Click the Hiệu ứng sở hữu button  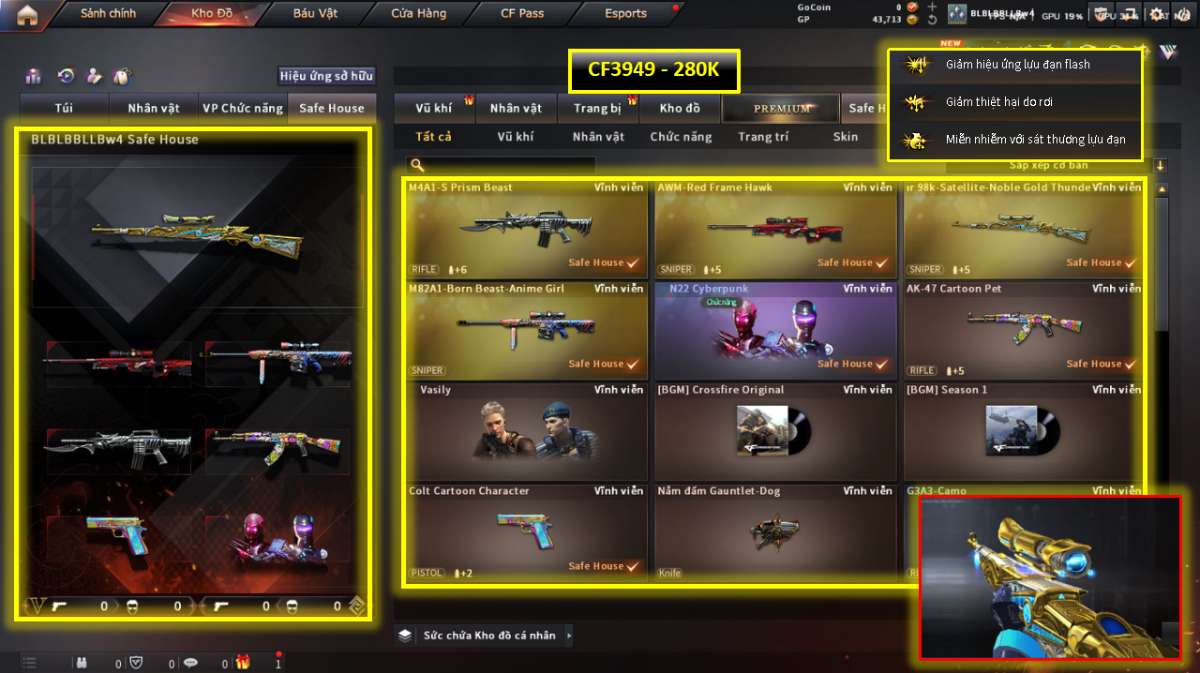pos(326,76)
